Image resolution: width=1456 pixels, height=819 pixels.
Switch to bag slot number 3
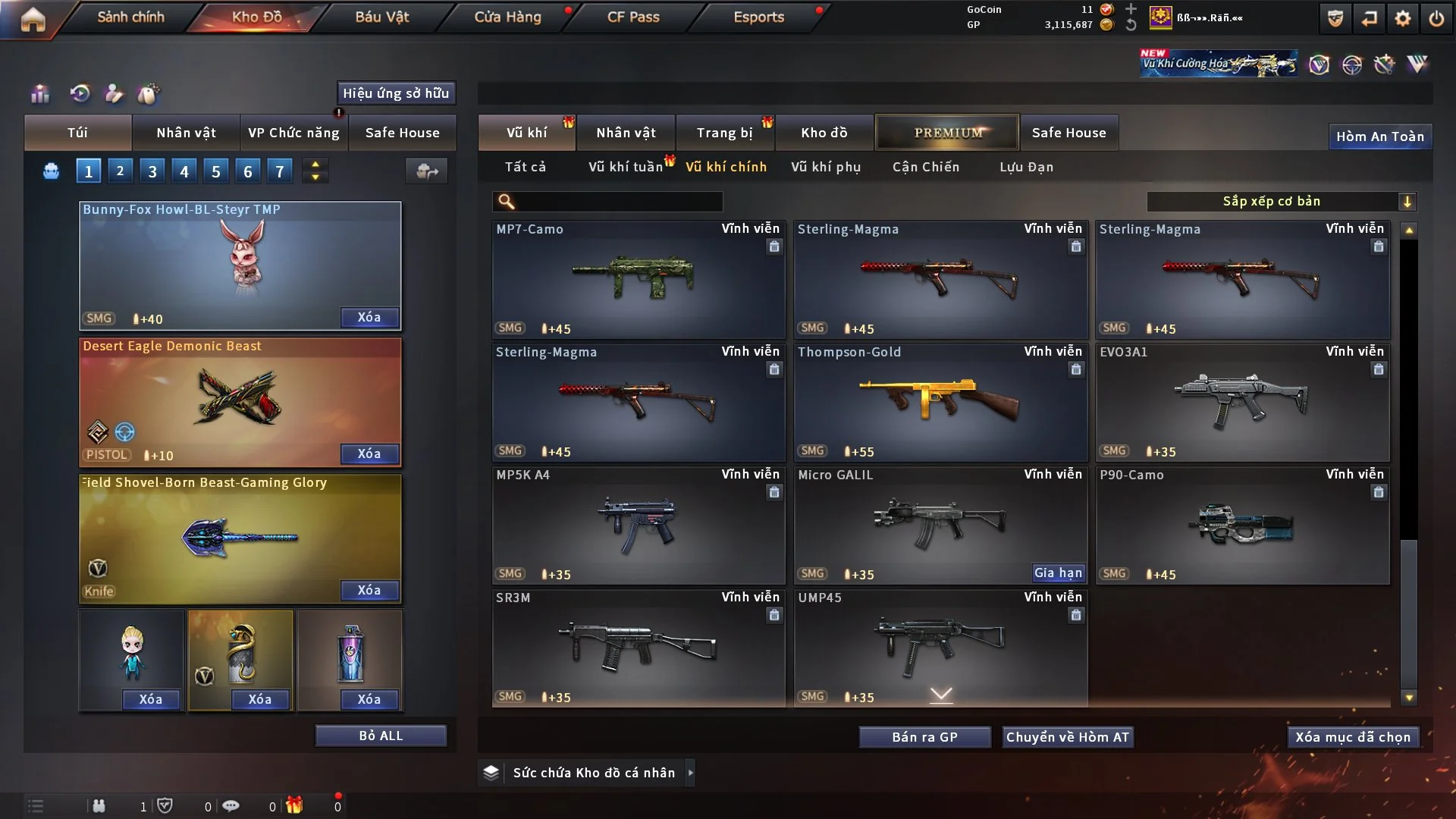pyautogui.click(x=152, y=171)
